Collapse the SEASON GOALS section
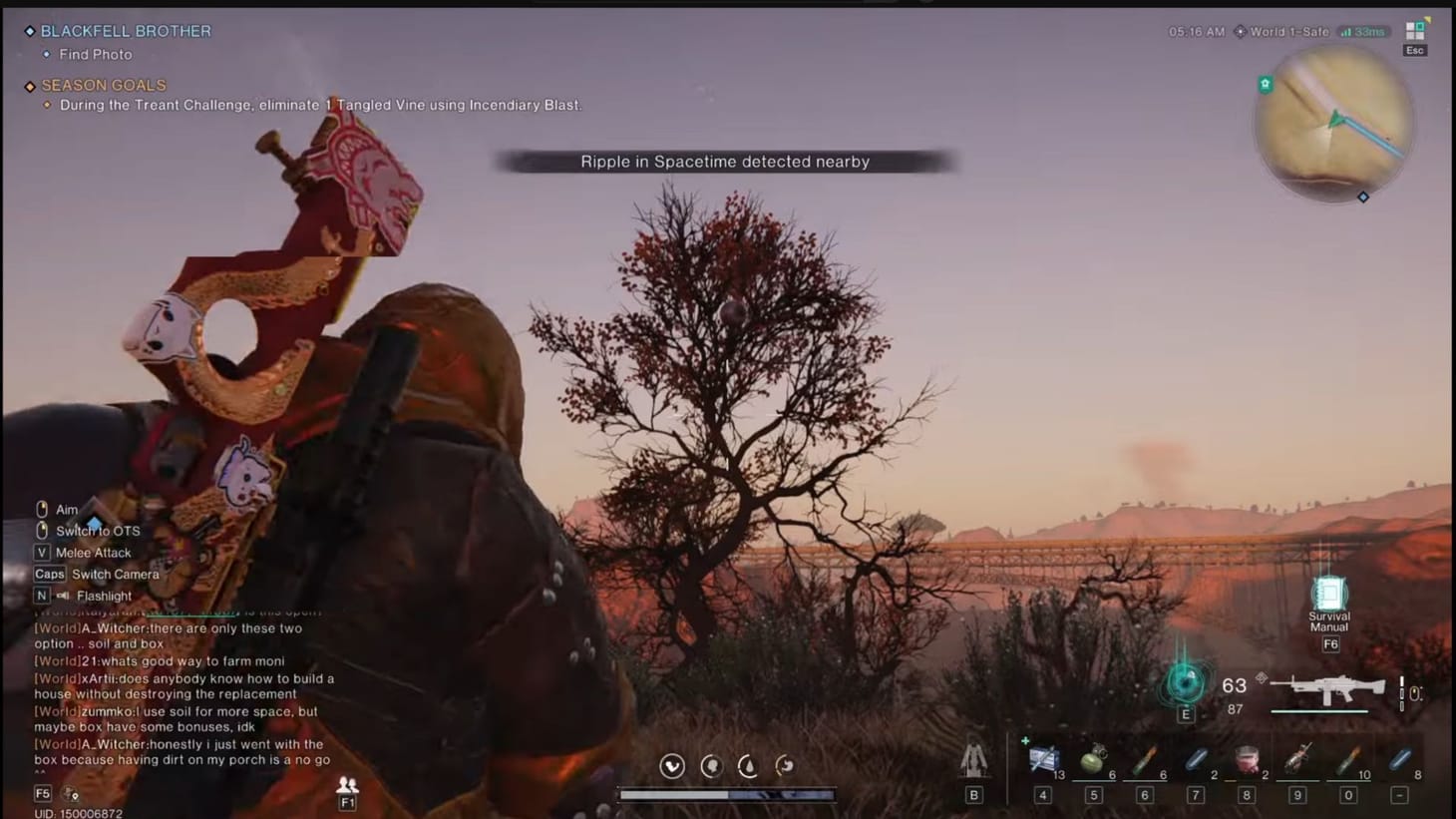This screenshot has height=819, width=1456. (x=102, y=85)
